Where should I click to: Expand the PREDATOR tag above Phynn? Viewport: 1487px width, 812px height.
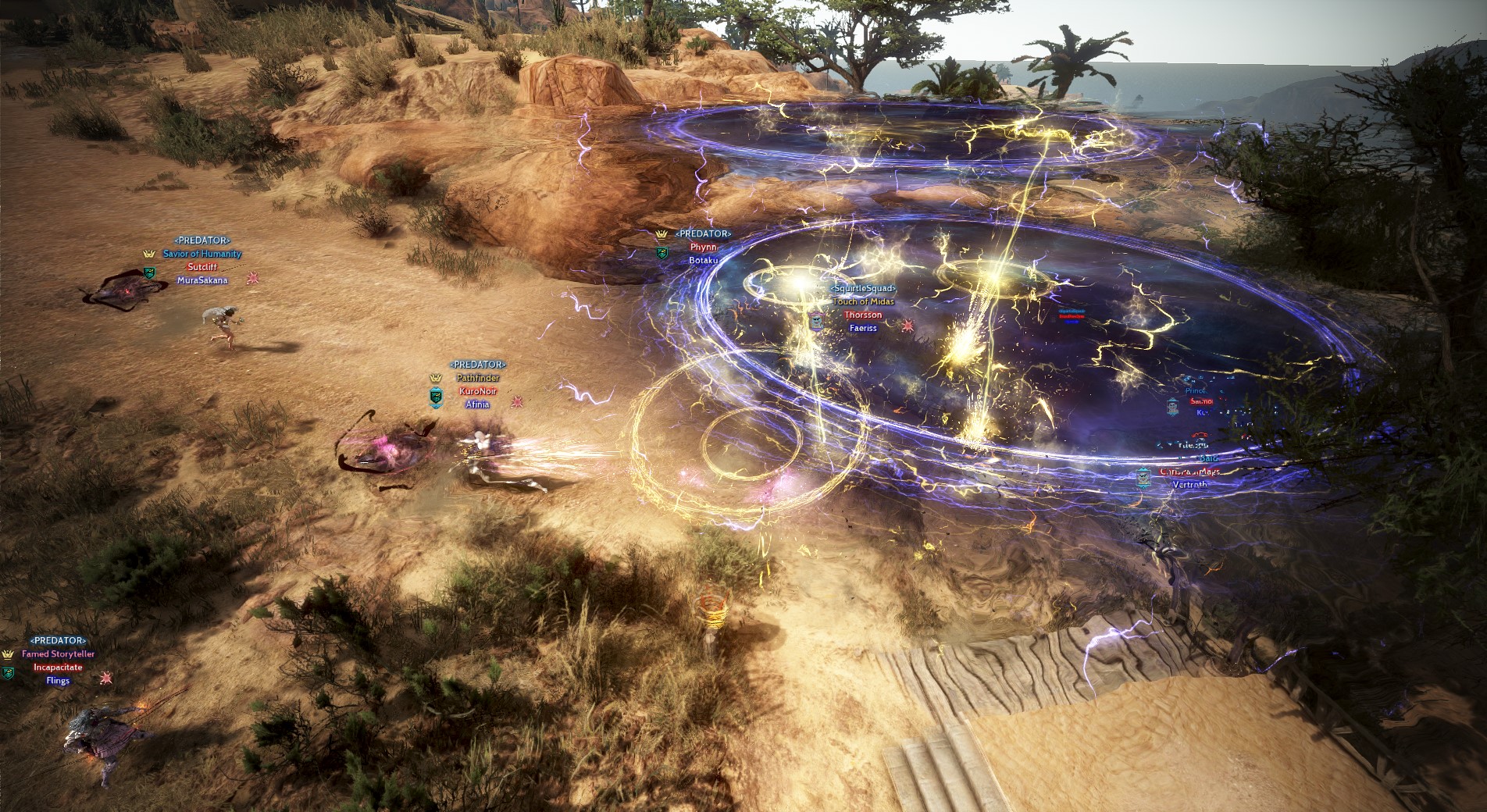[x=704, y=233]
